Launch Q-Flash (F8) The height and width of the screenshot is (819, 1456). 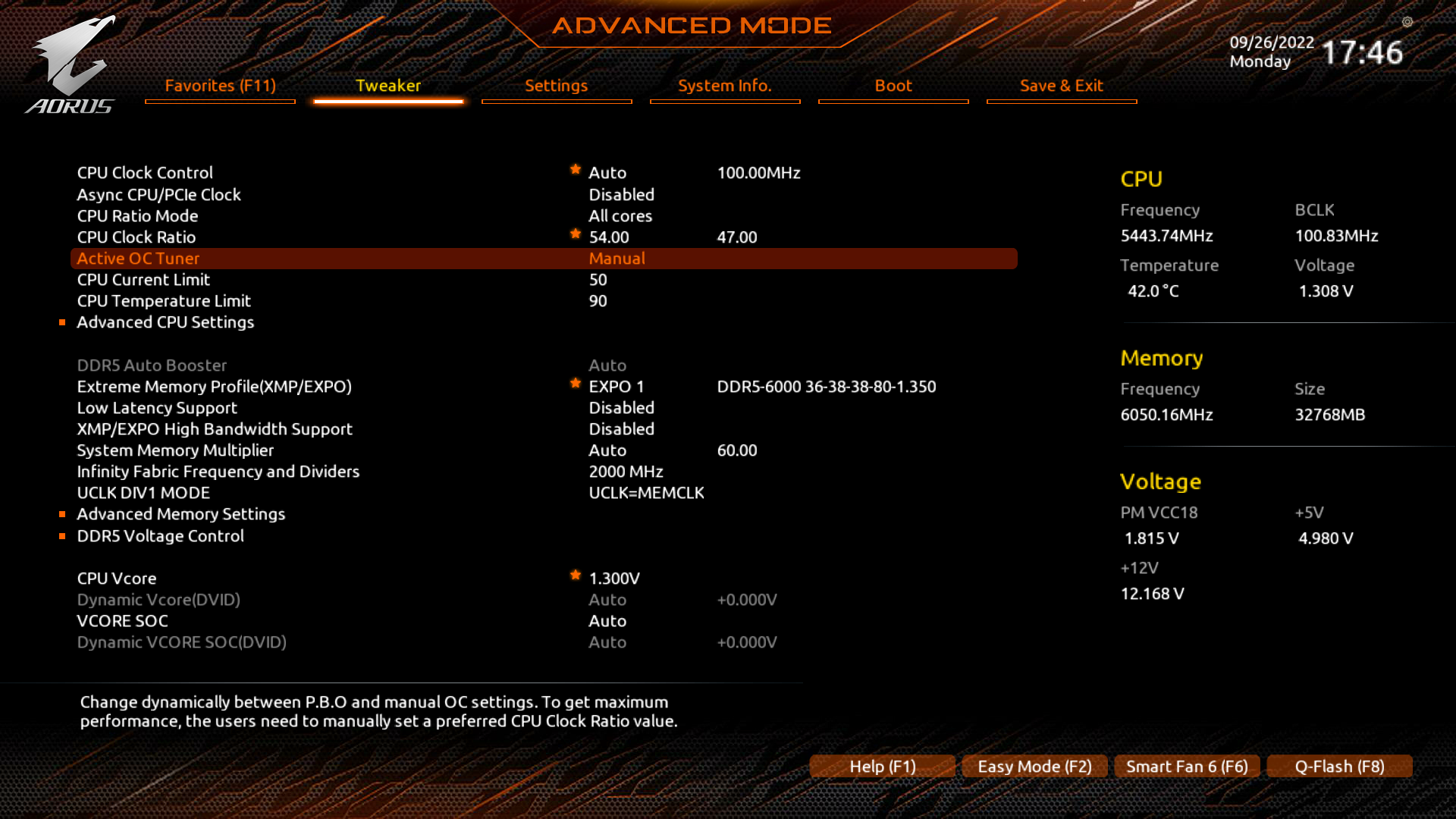(x=1339, y=766)
